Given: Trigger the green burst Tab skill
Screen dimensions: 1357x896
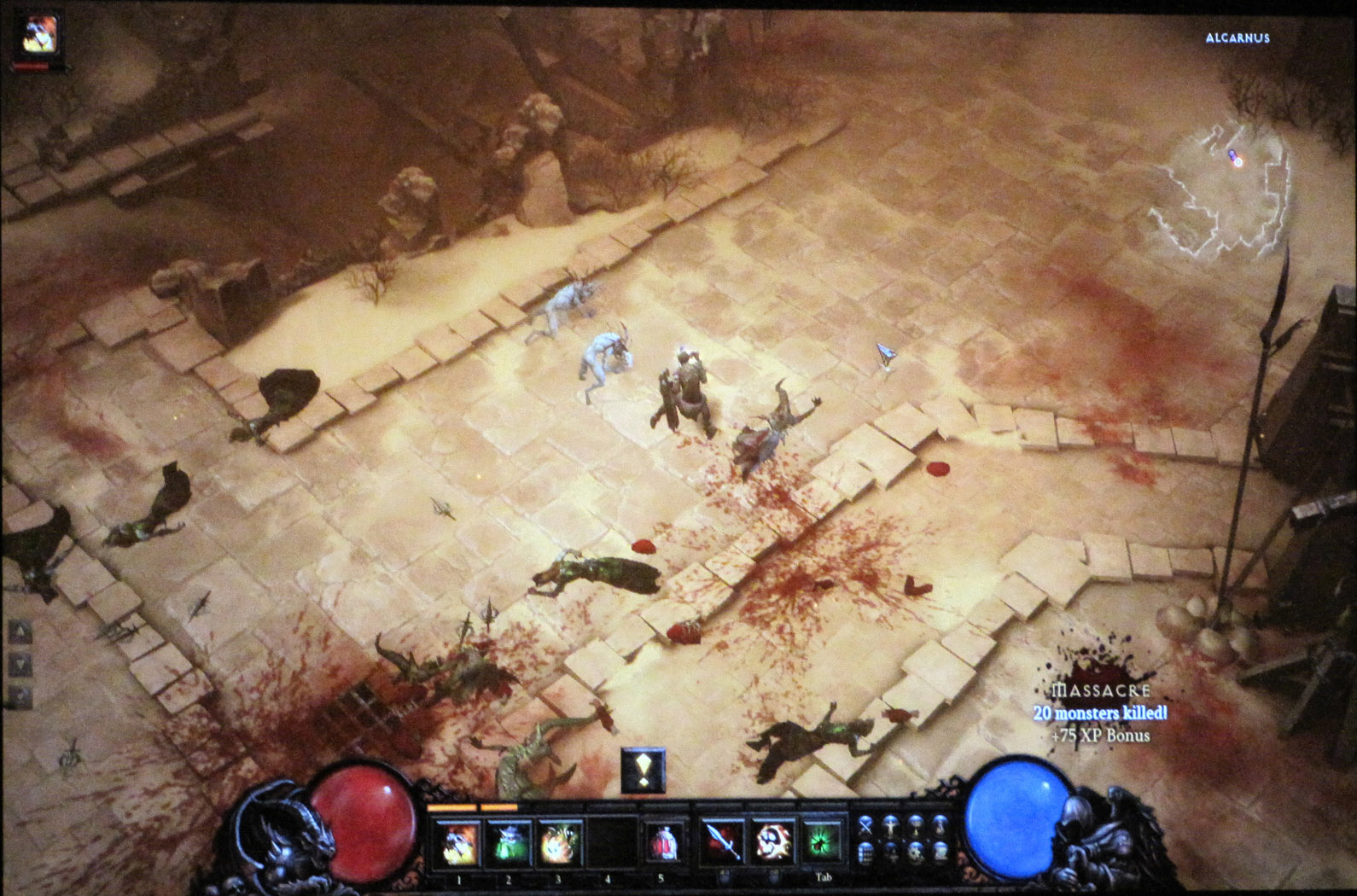Looking at the screenshot, I should point(823,842).
